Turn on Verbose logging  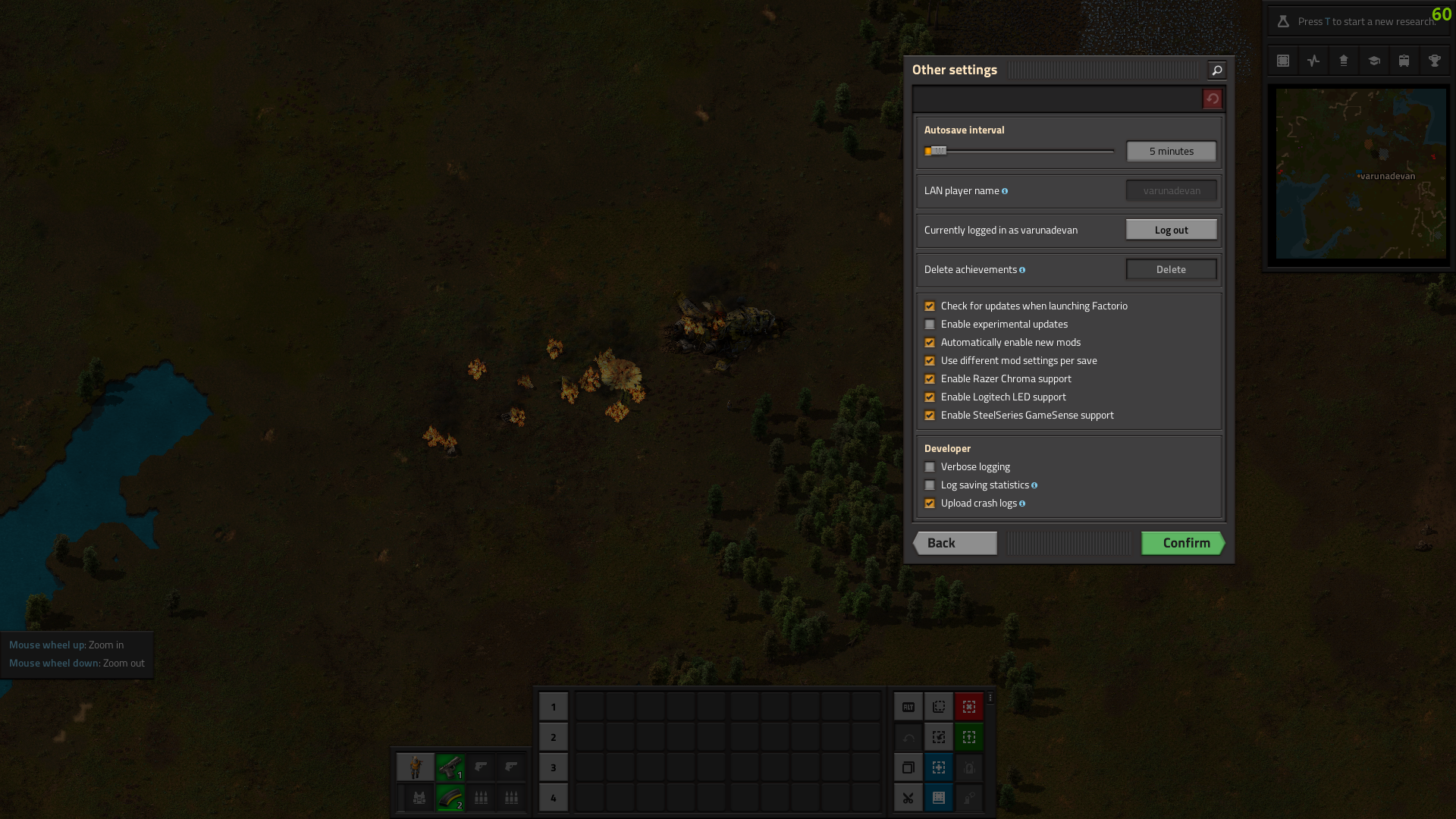[x=930, y=467]
